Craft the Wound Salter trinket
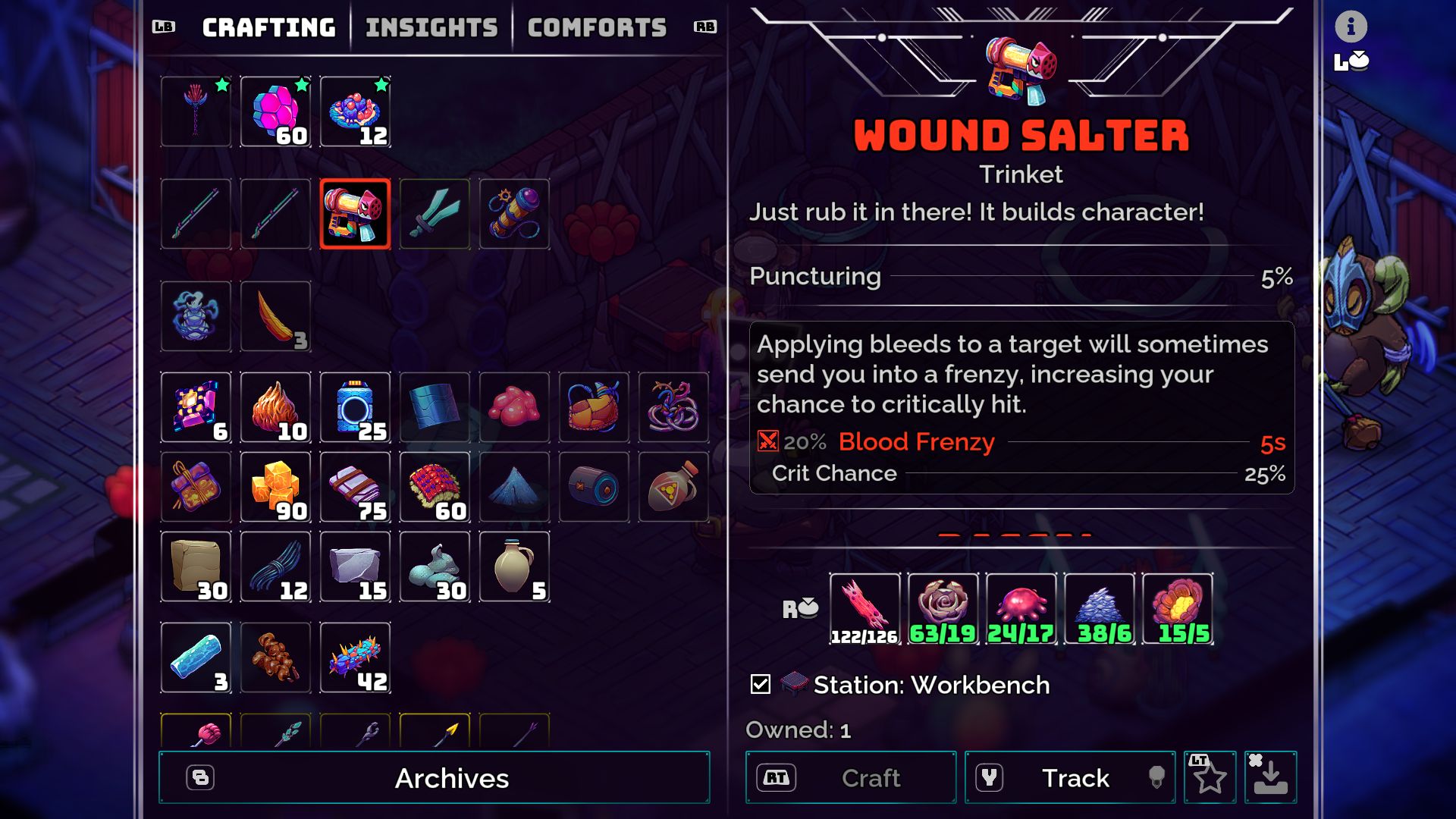 [850, 777]
